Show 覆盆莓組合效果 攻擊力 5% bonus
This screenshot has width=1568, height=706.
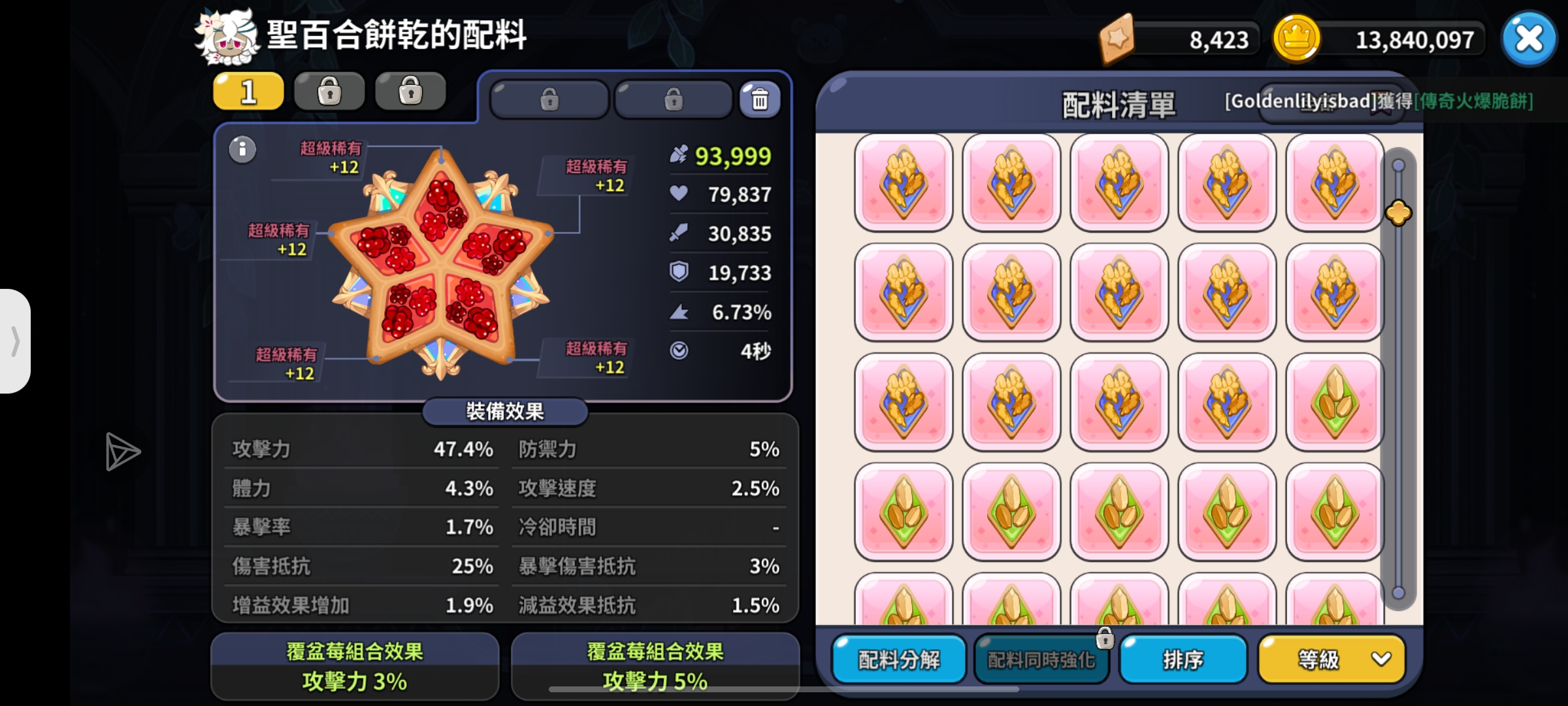click(655, 666)
